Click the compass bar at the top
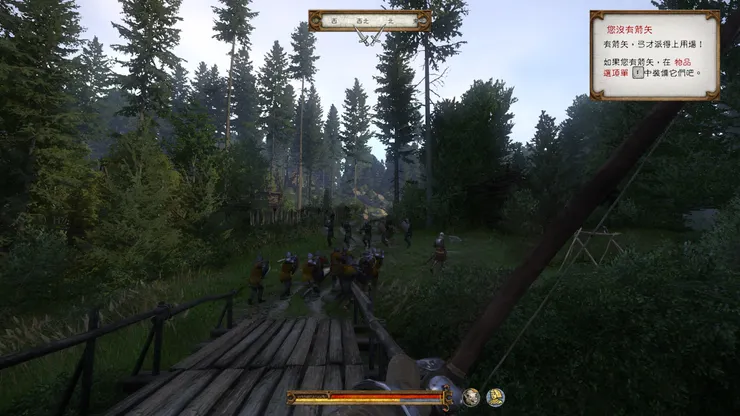 pos(370,20)
